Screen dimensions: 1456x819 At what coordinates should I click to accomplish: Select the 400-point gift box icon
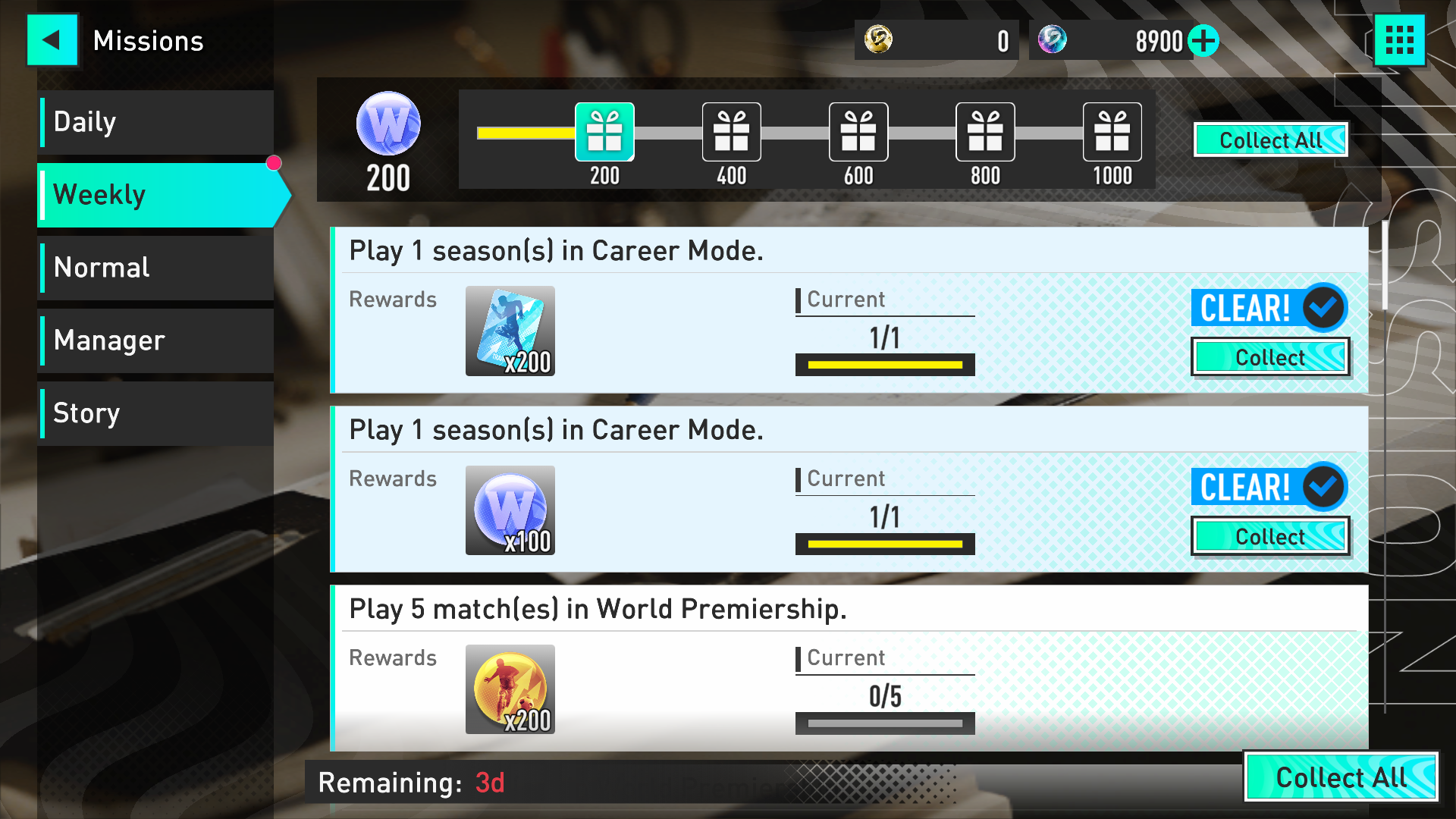pyautogui.click(x=730, y=132)
